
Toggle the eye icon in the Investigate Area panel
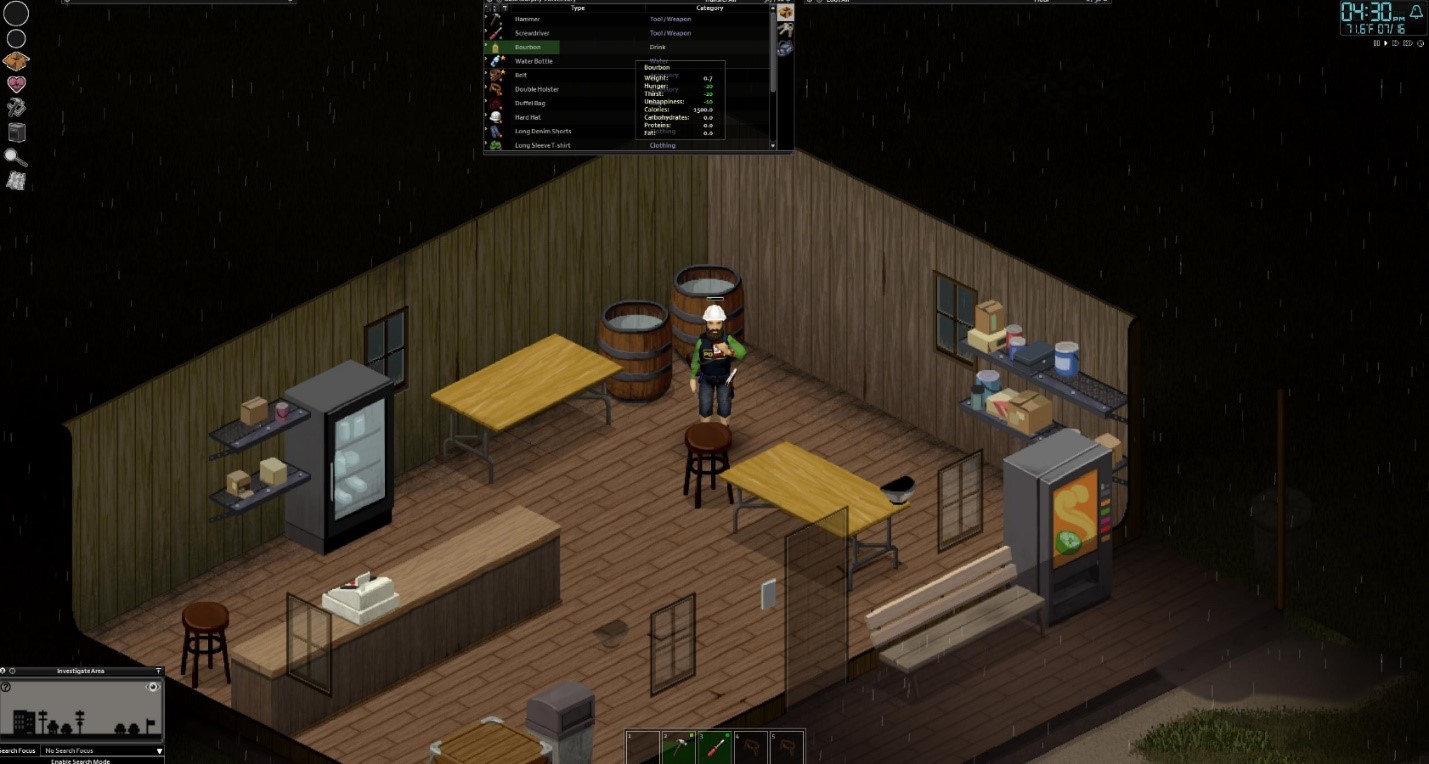(152, 687)
